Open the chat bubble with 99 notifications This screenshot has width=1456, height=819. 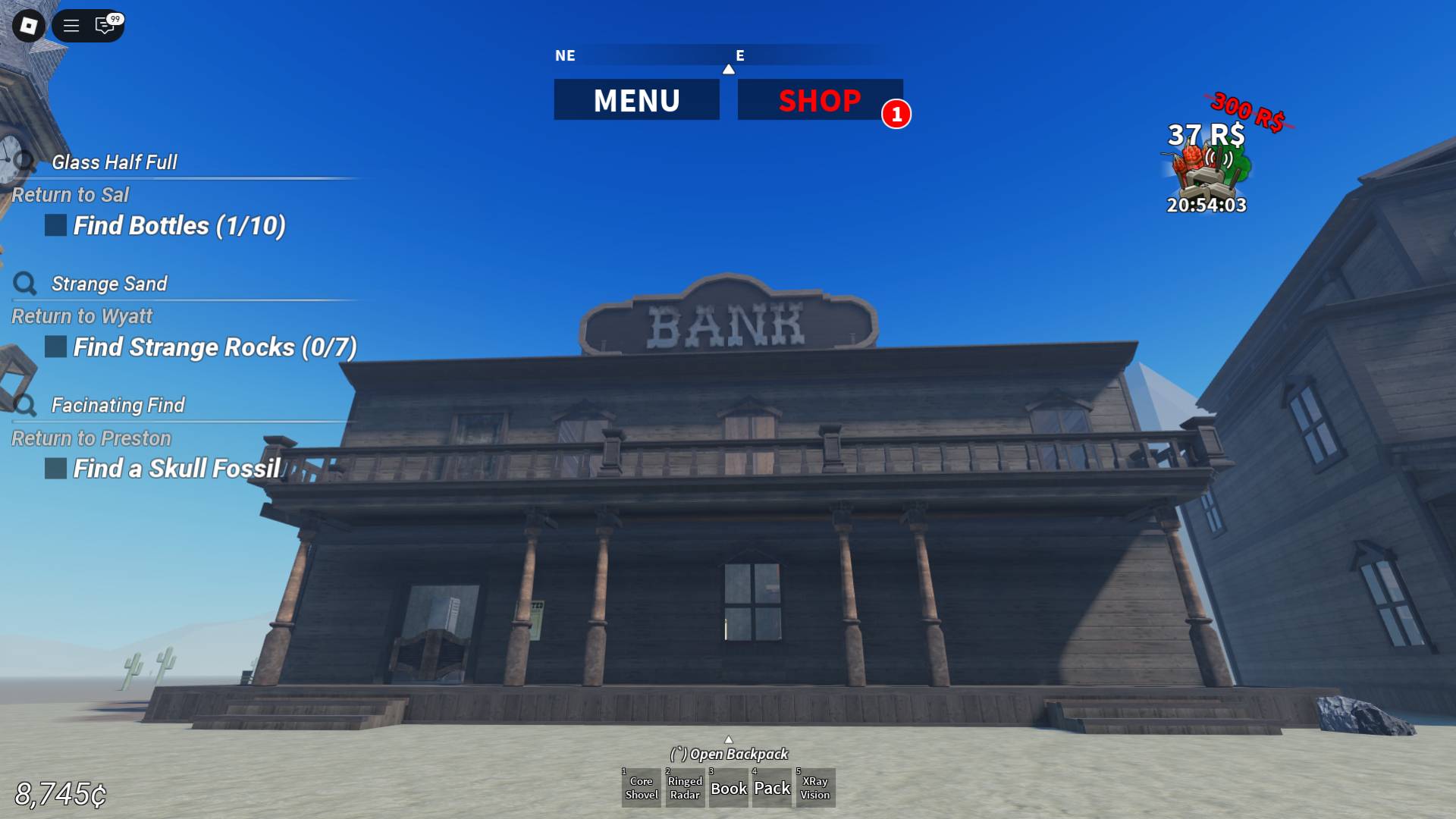(x=103, y=27)
